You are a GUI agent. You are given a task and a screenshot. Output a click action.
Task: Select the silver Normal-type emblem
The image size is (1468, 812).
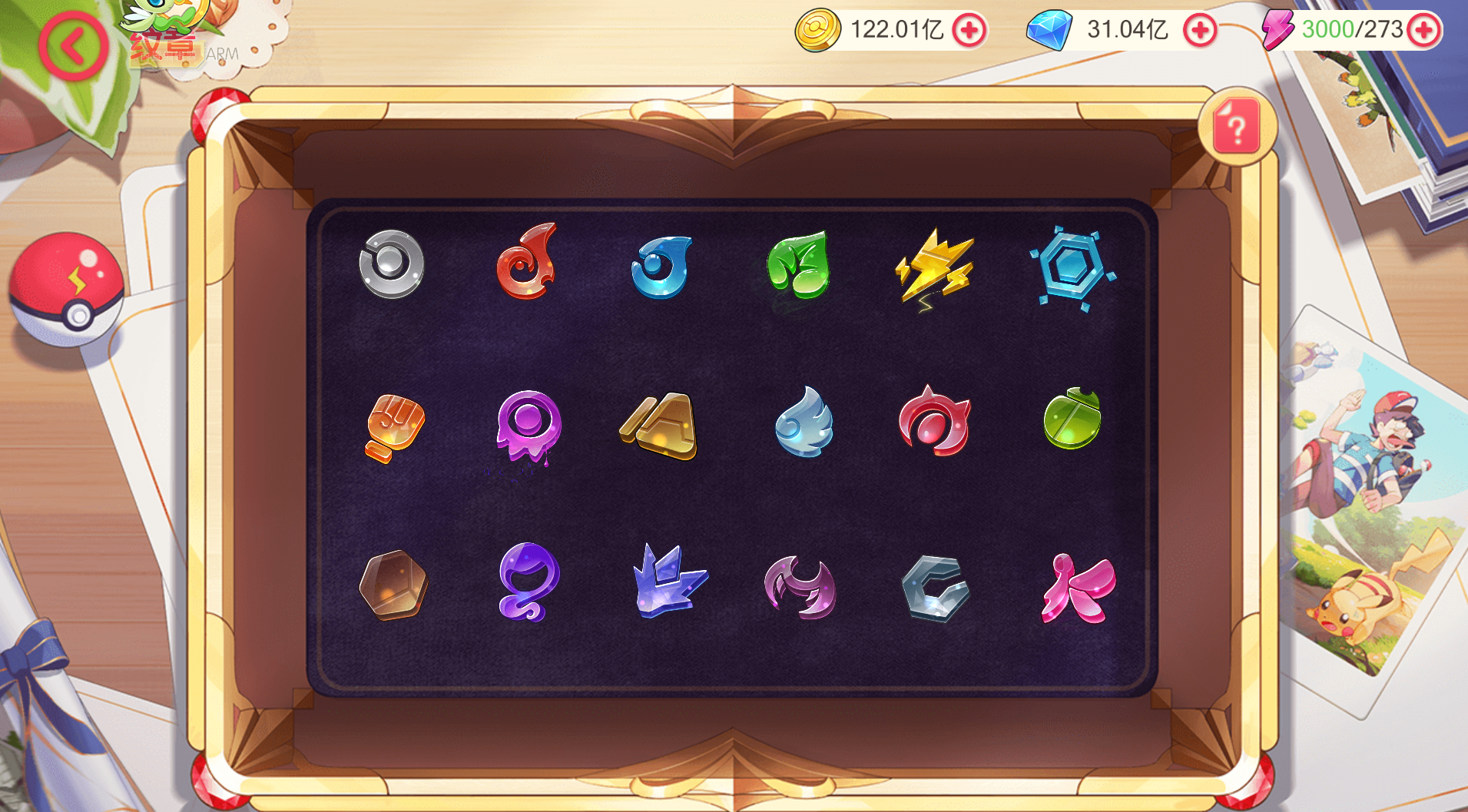(x=392, y=264)
